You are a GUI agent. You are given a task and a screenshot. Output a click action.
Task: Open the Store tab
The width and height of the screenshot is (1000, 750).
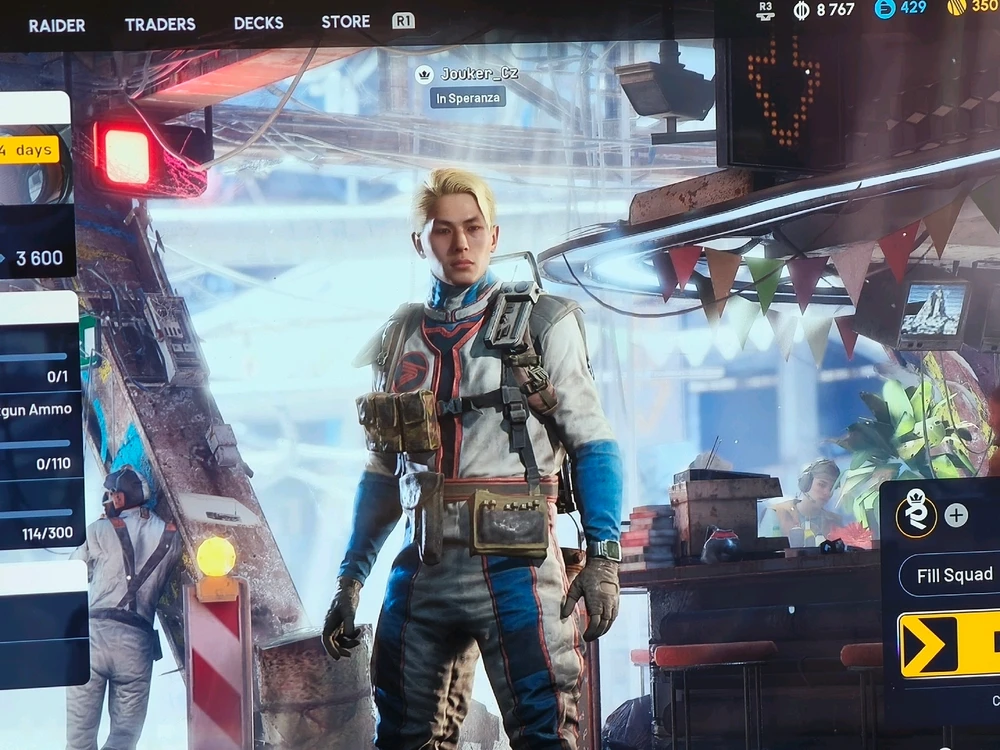coord(346,21)
